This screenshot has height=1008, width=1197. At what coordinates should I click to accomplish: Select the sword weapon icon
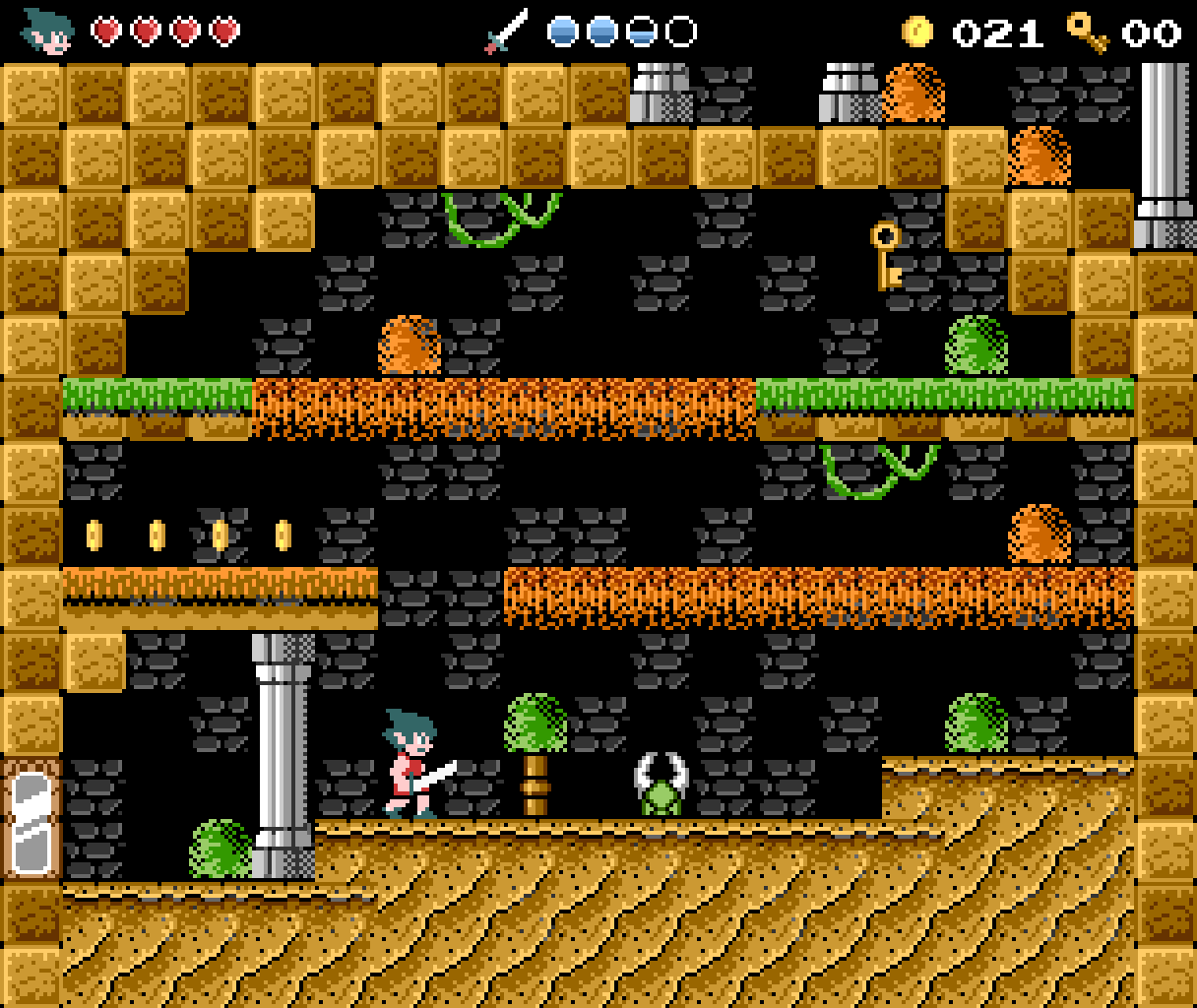(x=506, y=31)
